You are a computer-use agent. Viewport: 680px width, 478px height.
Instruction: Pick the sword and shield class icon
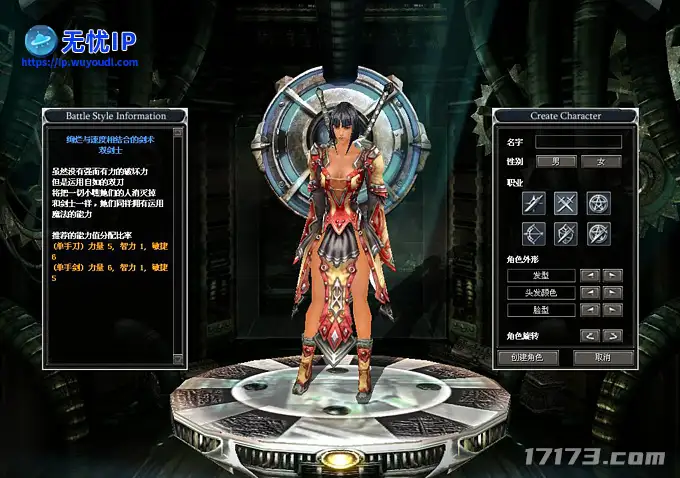click(567, 234)
